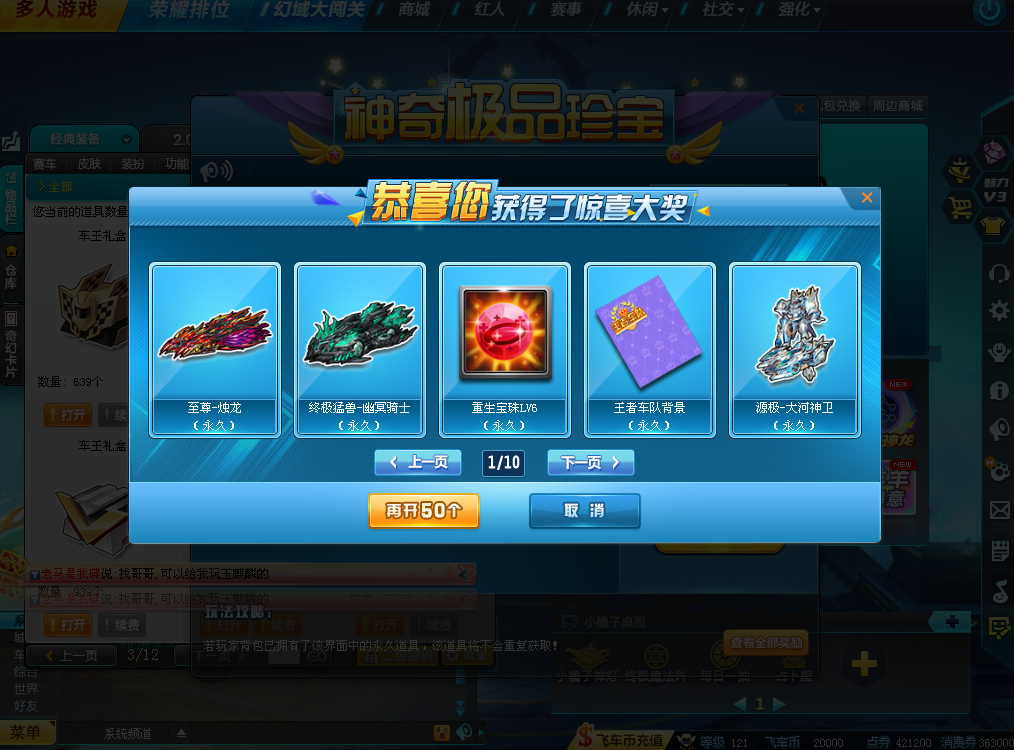Go to previous reward page 上一页
1014x750 pixels.
coord(417,462)
